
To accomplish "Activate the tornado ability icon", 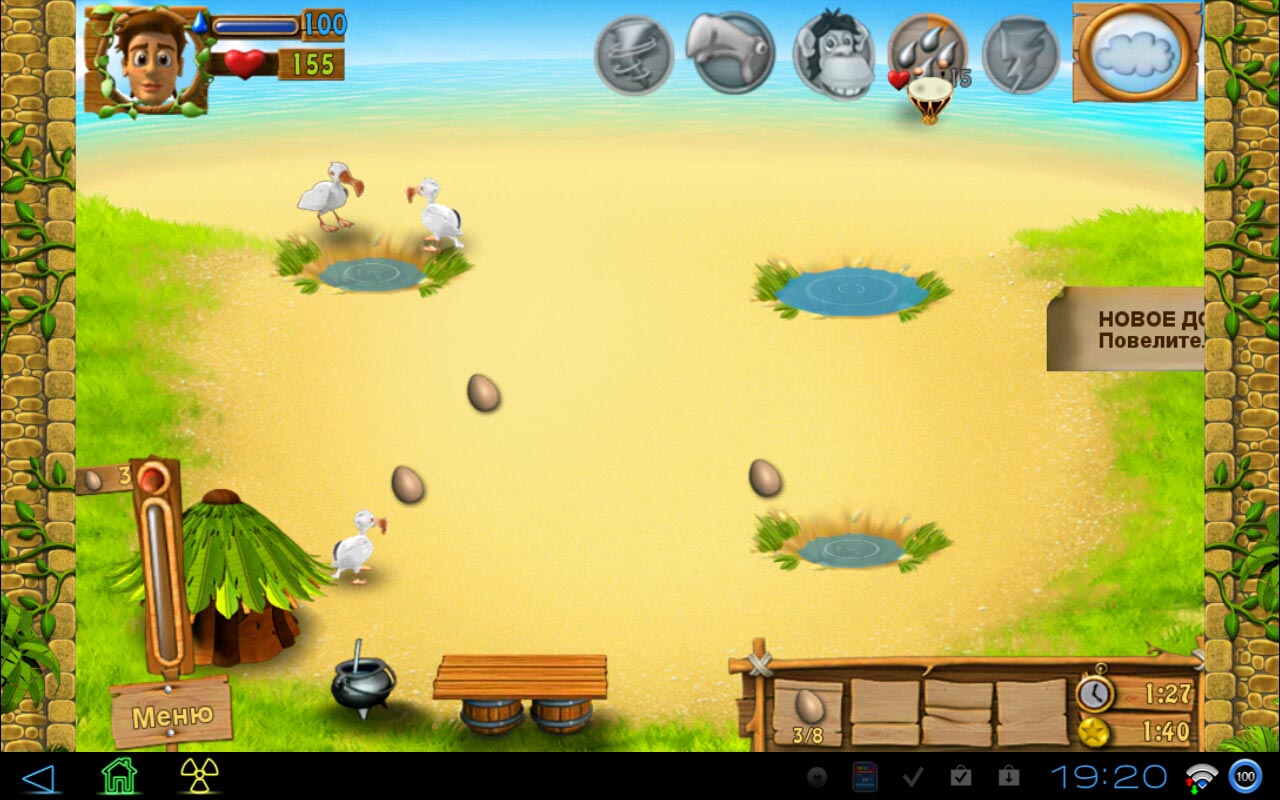I will [x=633, y=55].
